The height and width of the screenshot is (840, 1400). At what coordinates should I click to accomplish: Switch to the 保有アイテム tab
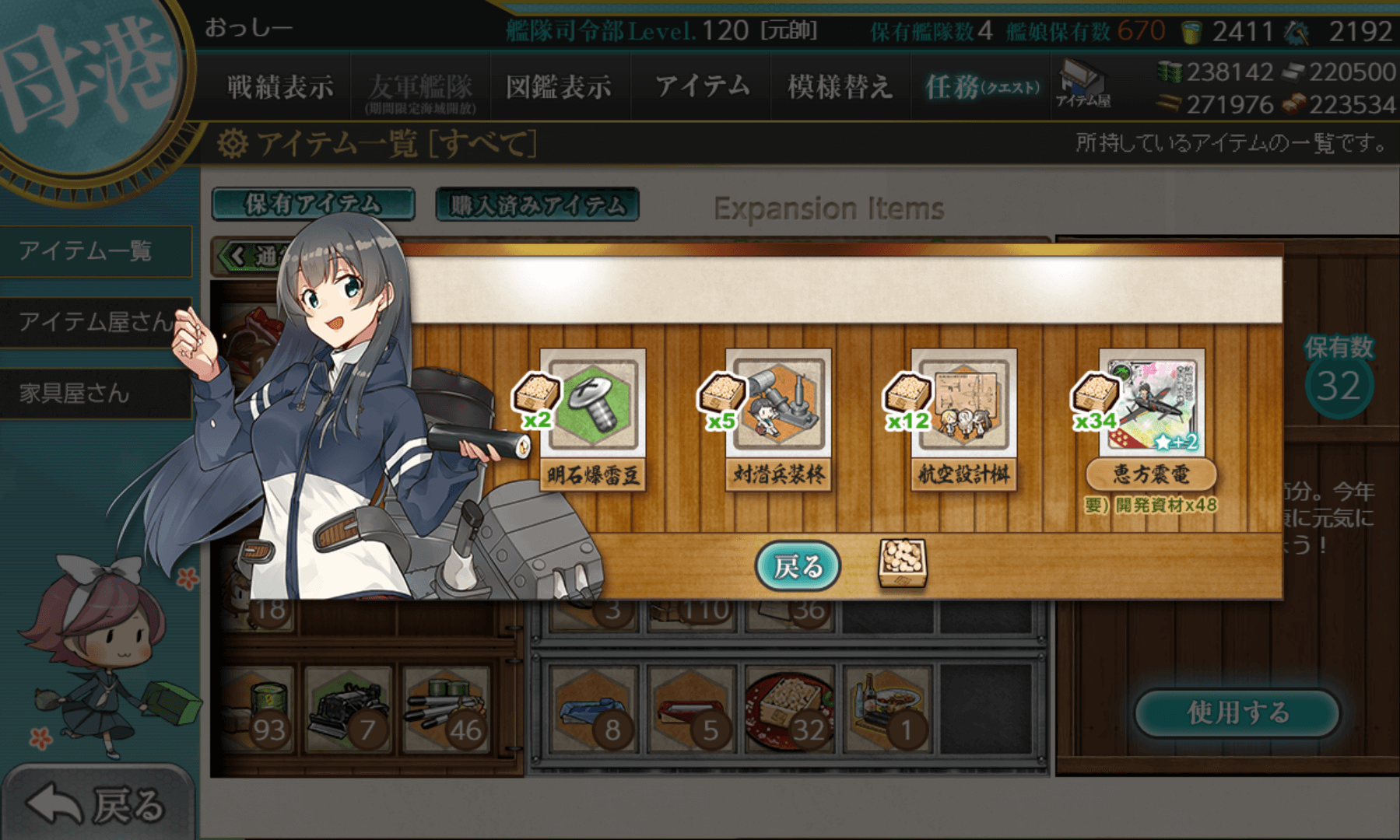pos(313,205)
